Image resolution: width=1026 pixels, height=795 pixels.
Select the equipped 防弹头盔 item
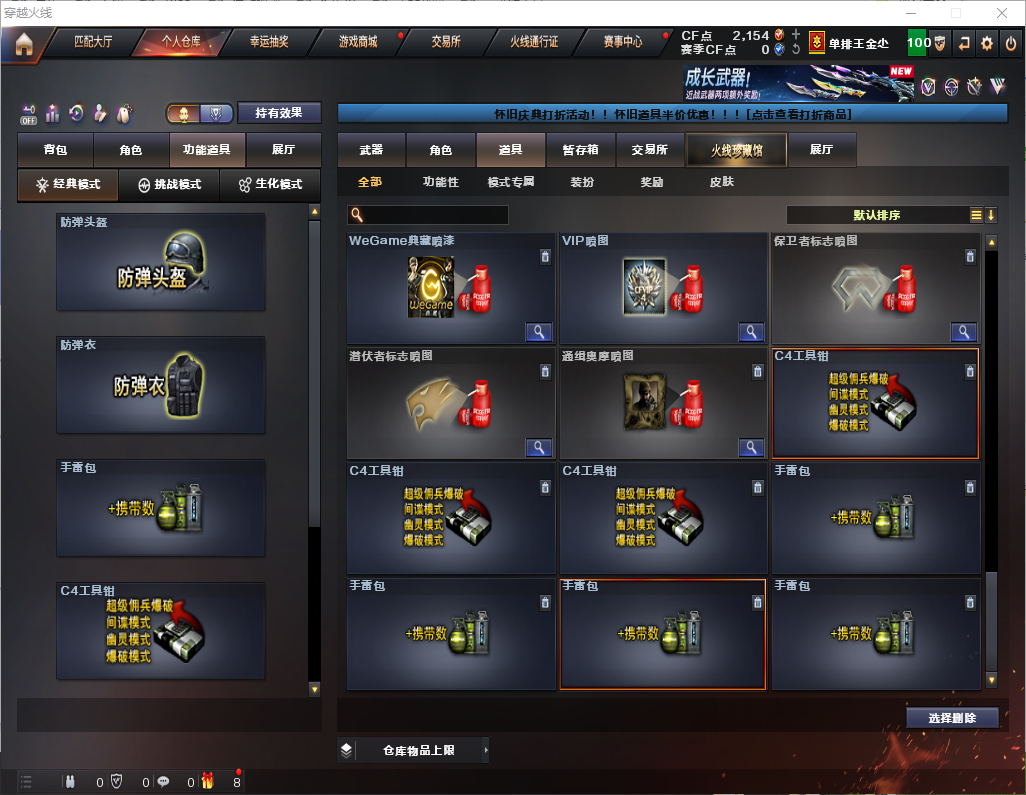point(161,262)
